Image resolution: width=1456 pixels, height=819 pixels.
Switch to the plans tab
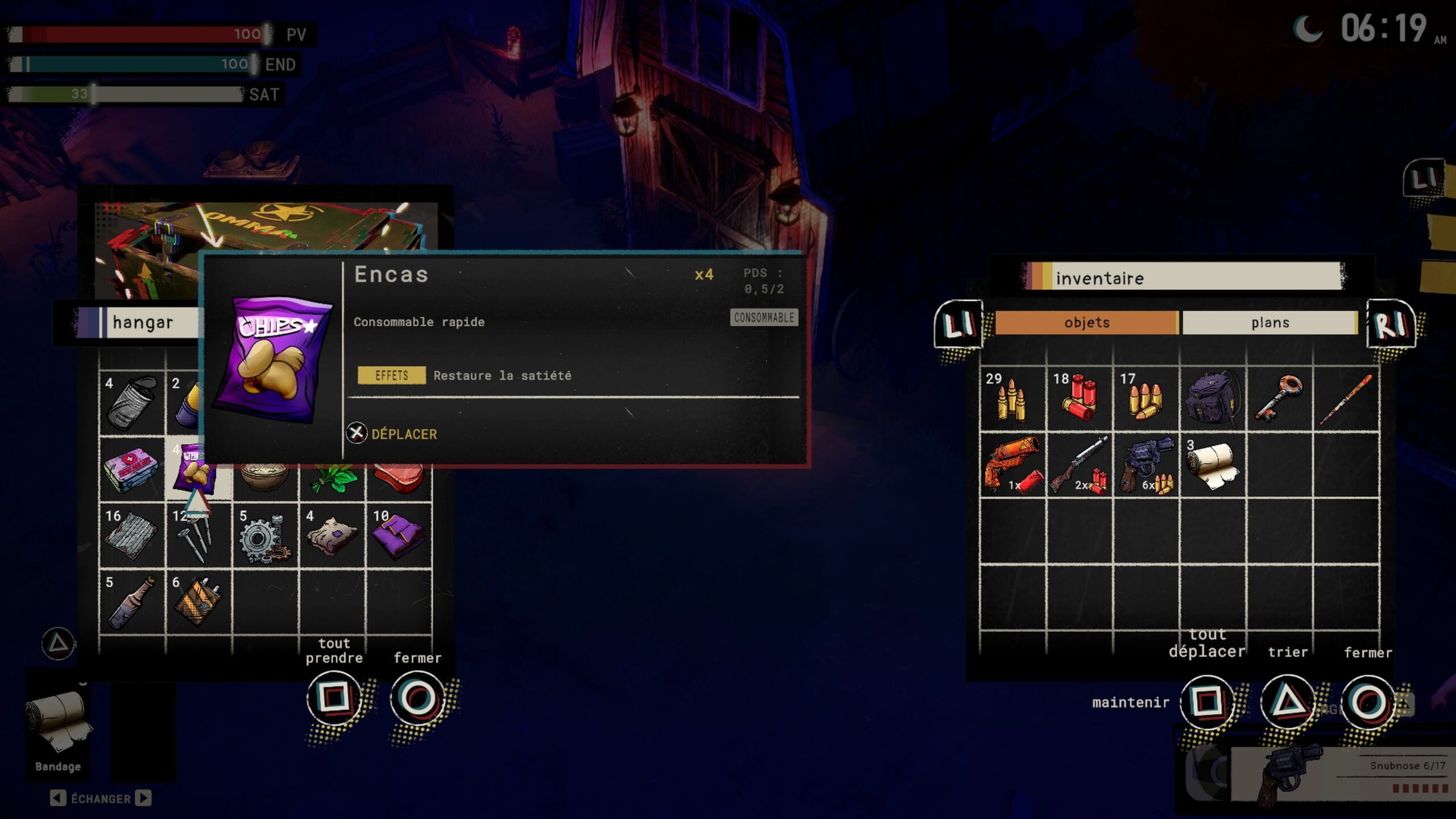(1269, 322)
